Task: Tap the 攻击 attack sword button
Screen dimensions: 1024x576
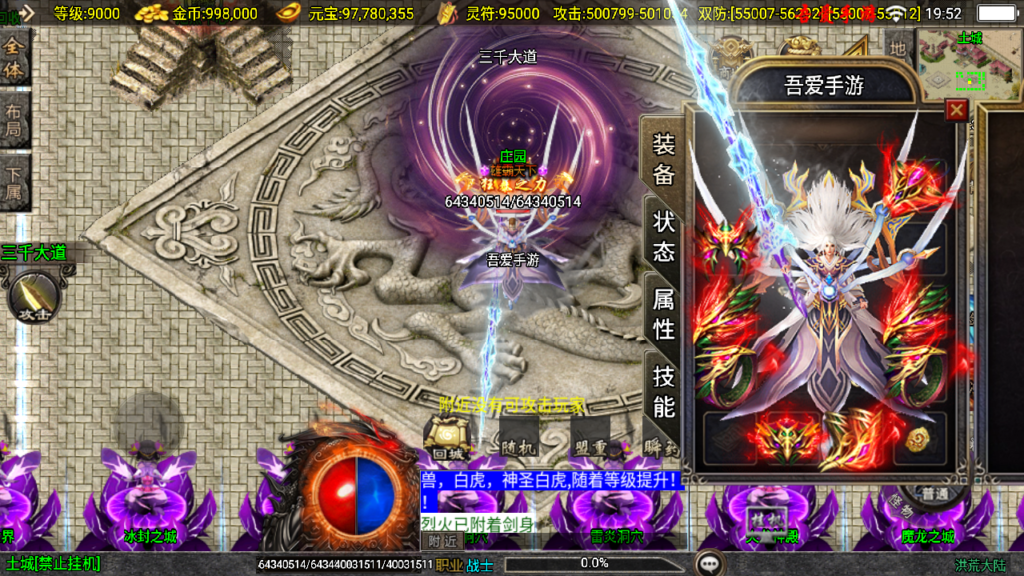Action: 34,296
